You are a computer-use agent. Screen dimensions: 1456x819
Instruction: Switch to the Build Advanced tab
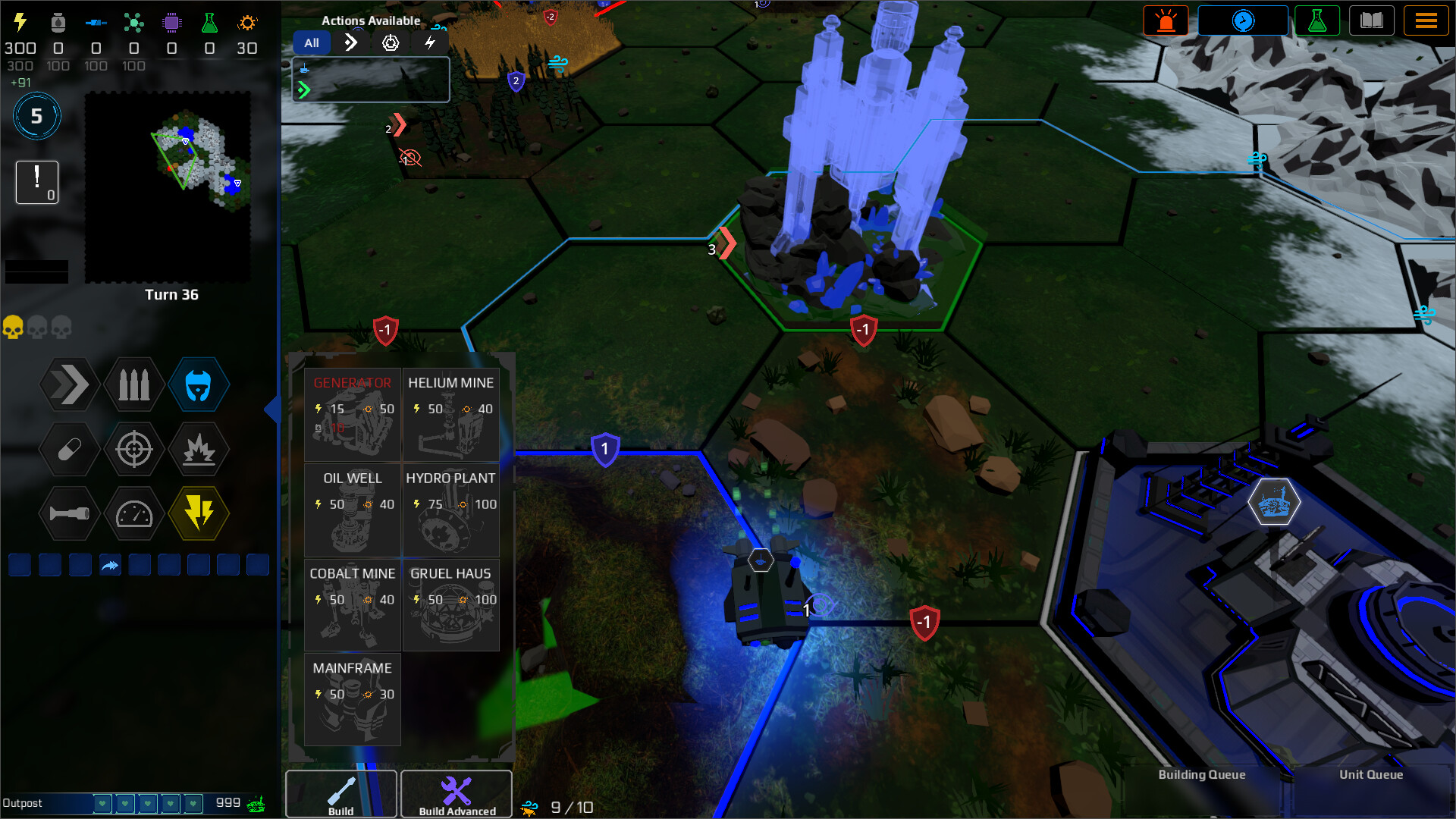click(456, 794)
